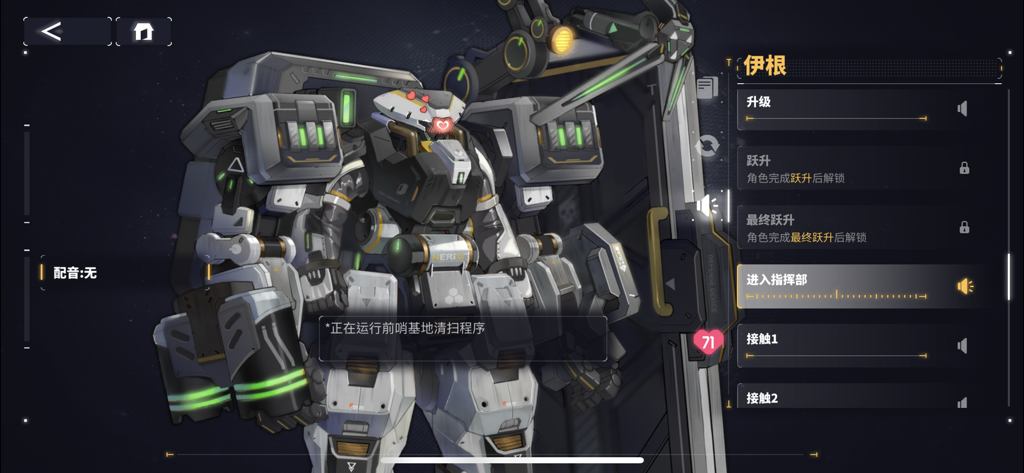This screenshot has width=1024, height=473.
Task: Play the 接触2 voice line
Action: tap(961, 401)
